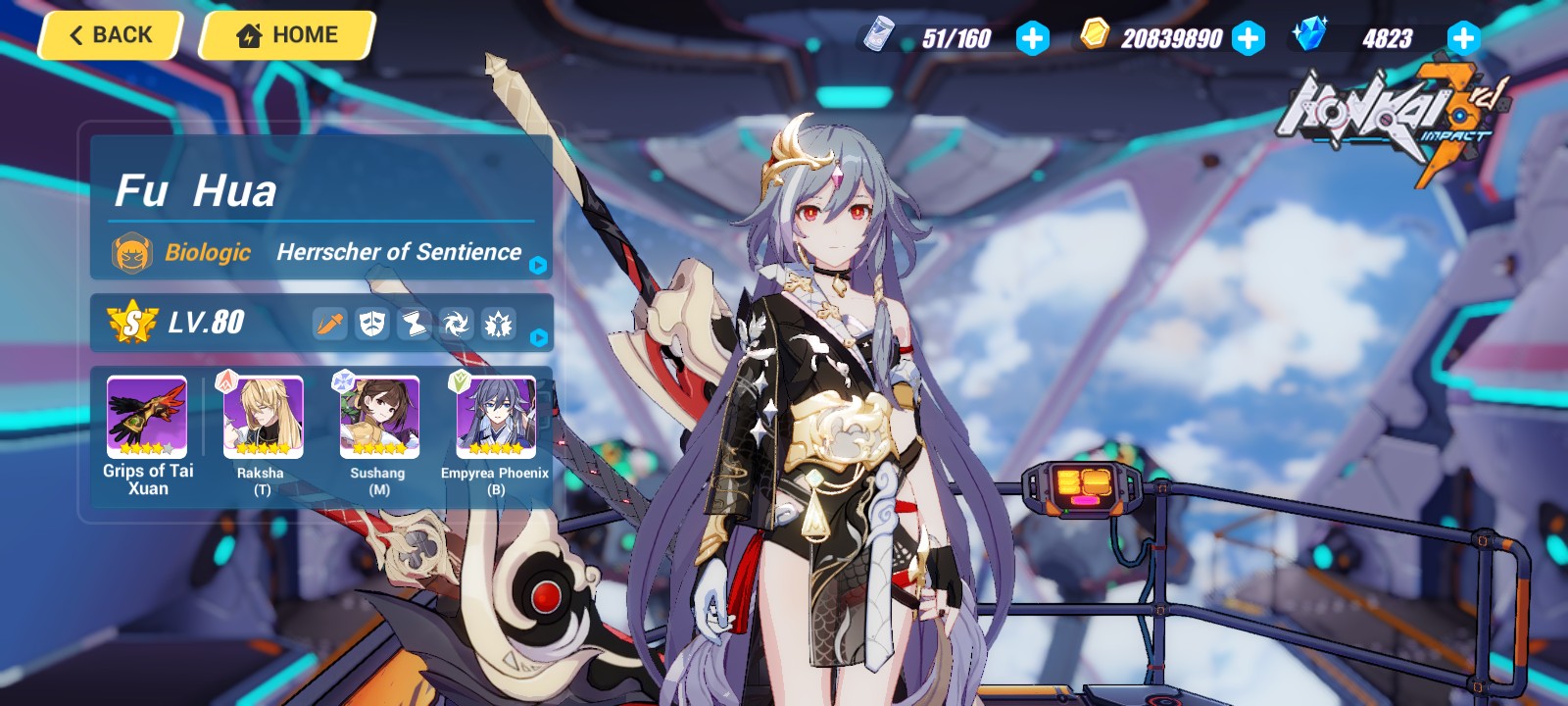This screenshot has width=1568, height=706.
Task: Click the BACK button
Action: [x=109, y=34]
